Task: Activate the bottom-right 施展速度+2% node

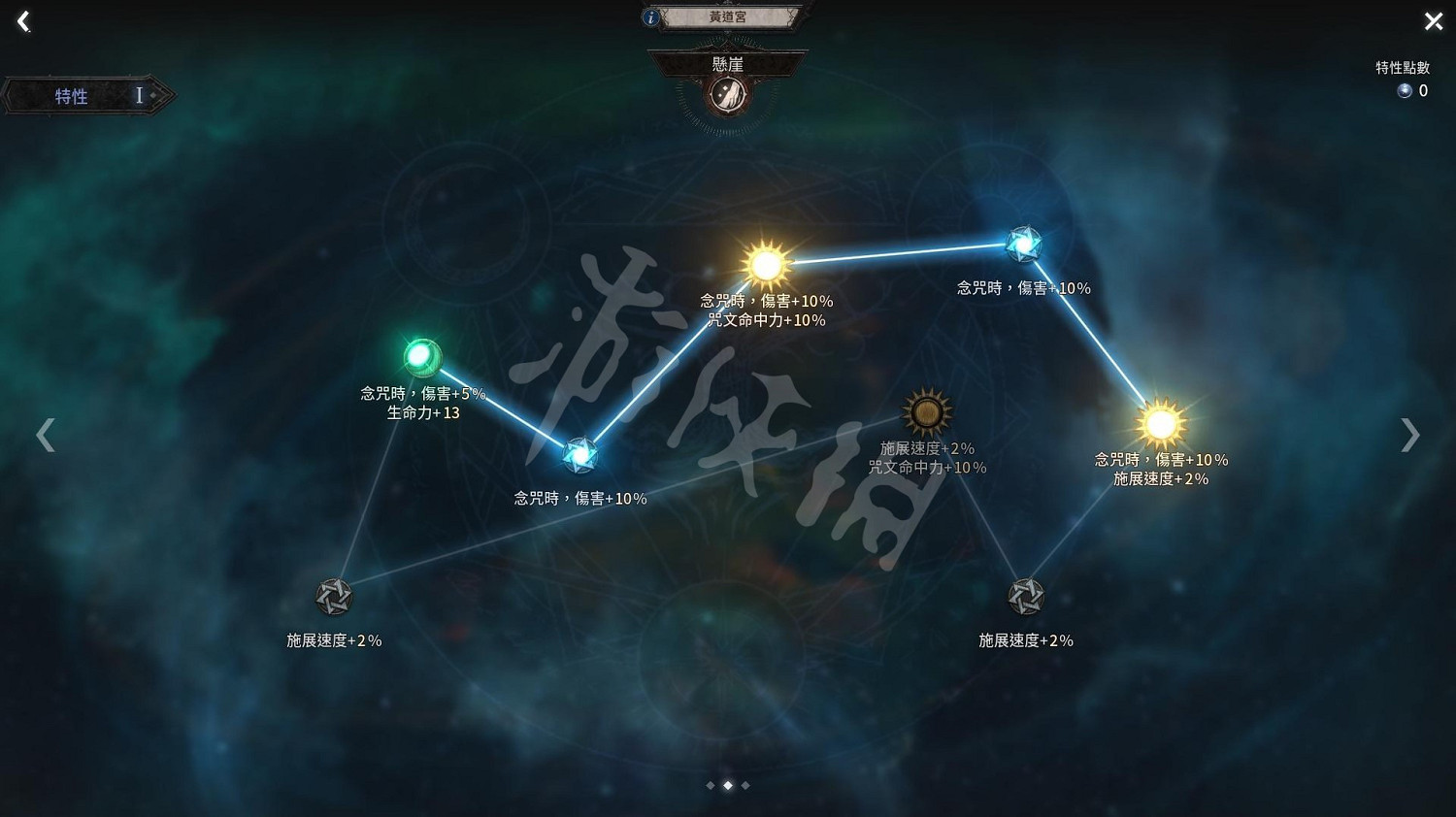Action: click(1026, 596)
